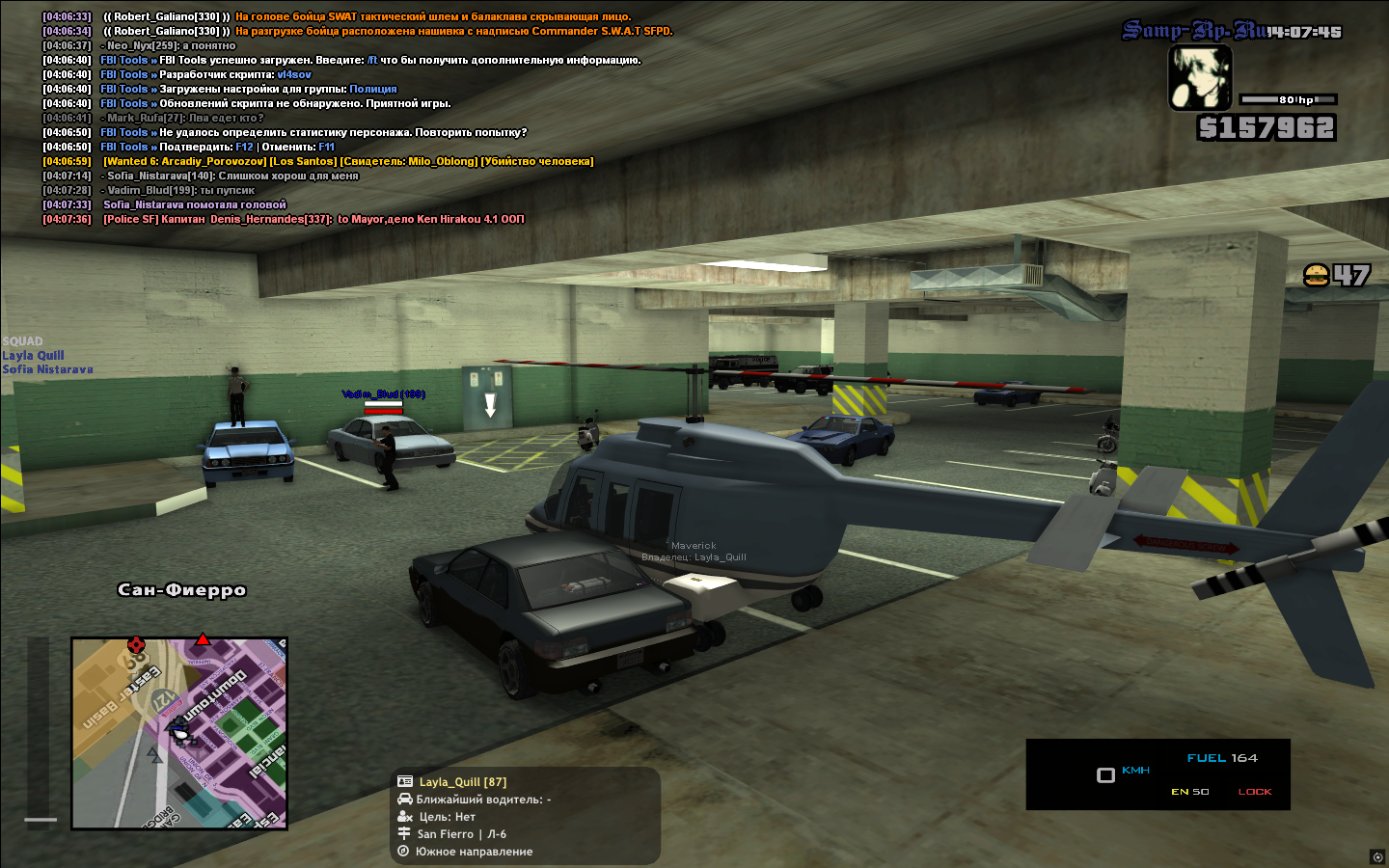Click the player position marker on the minimap
The image size is (1389, 868).
[x=179, y=730]
